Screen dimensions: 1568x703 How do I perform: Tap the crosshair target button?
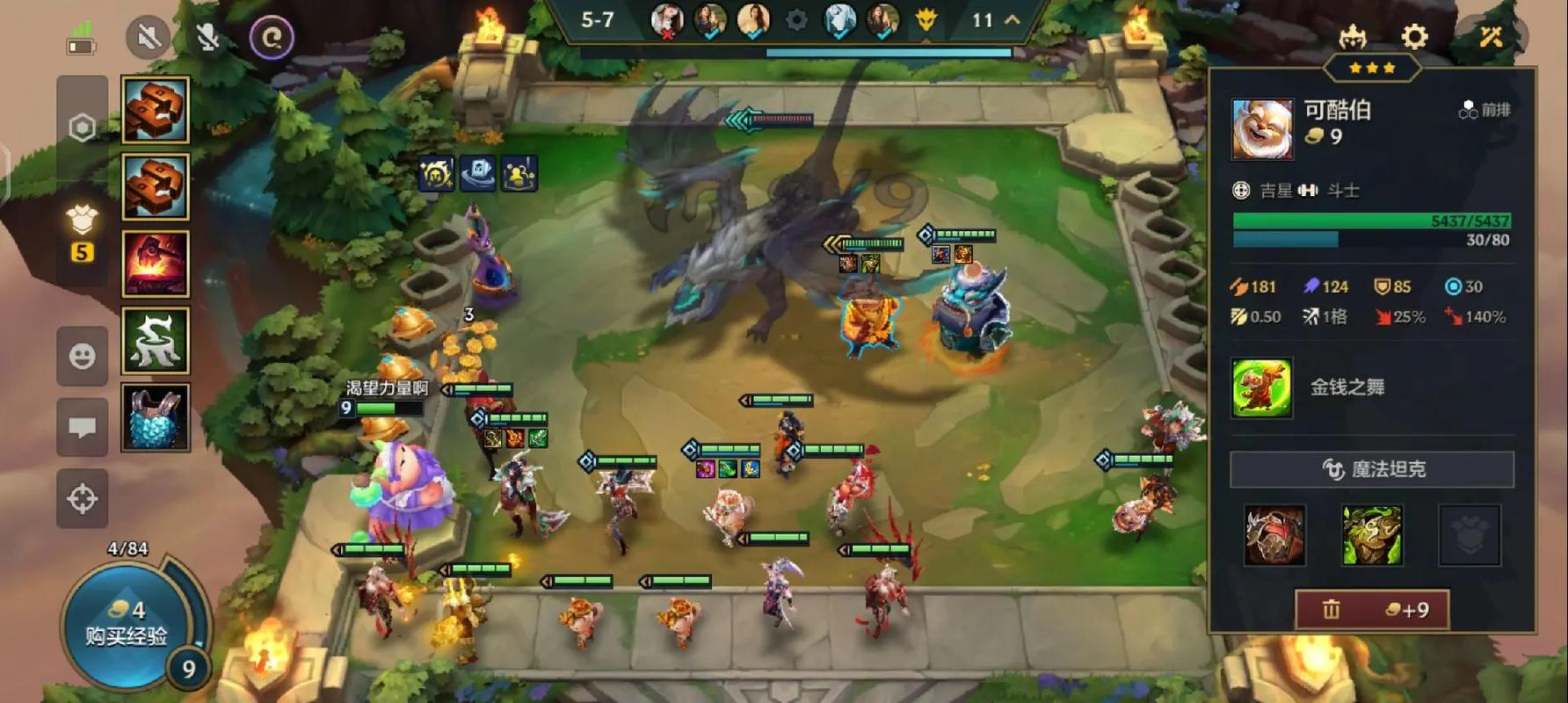(83, 498)
